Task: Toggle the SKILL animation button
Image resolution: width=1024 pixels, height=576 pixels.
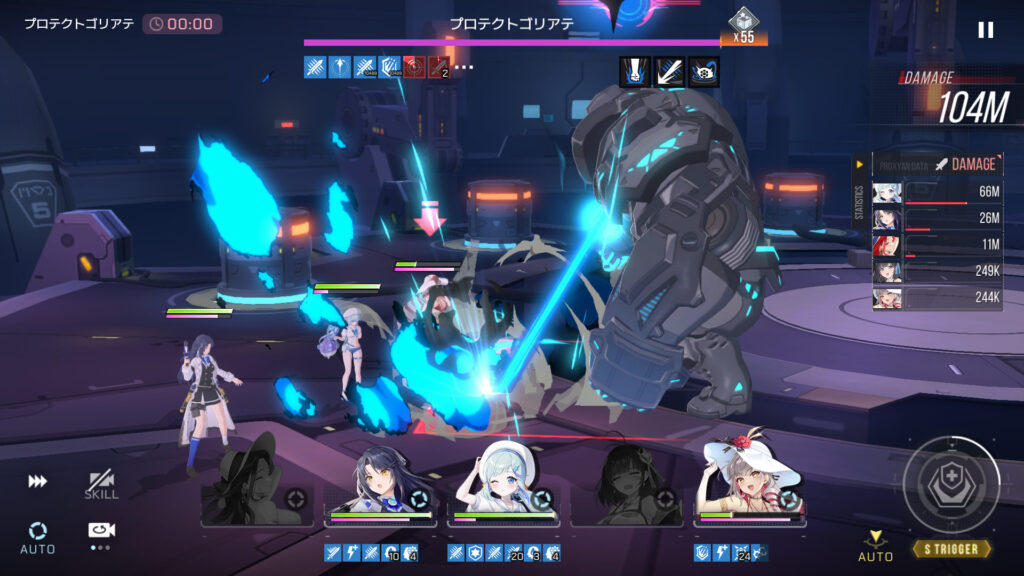Action: click(102, 485)
